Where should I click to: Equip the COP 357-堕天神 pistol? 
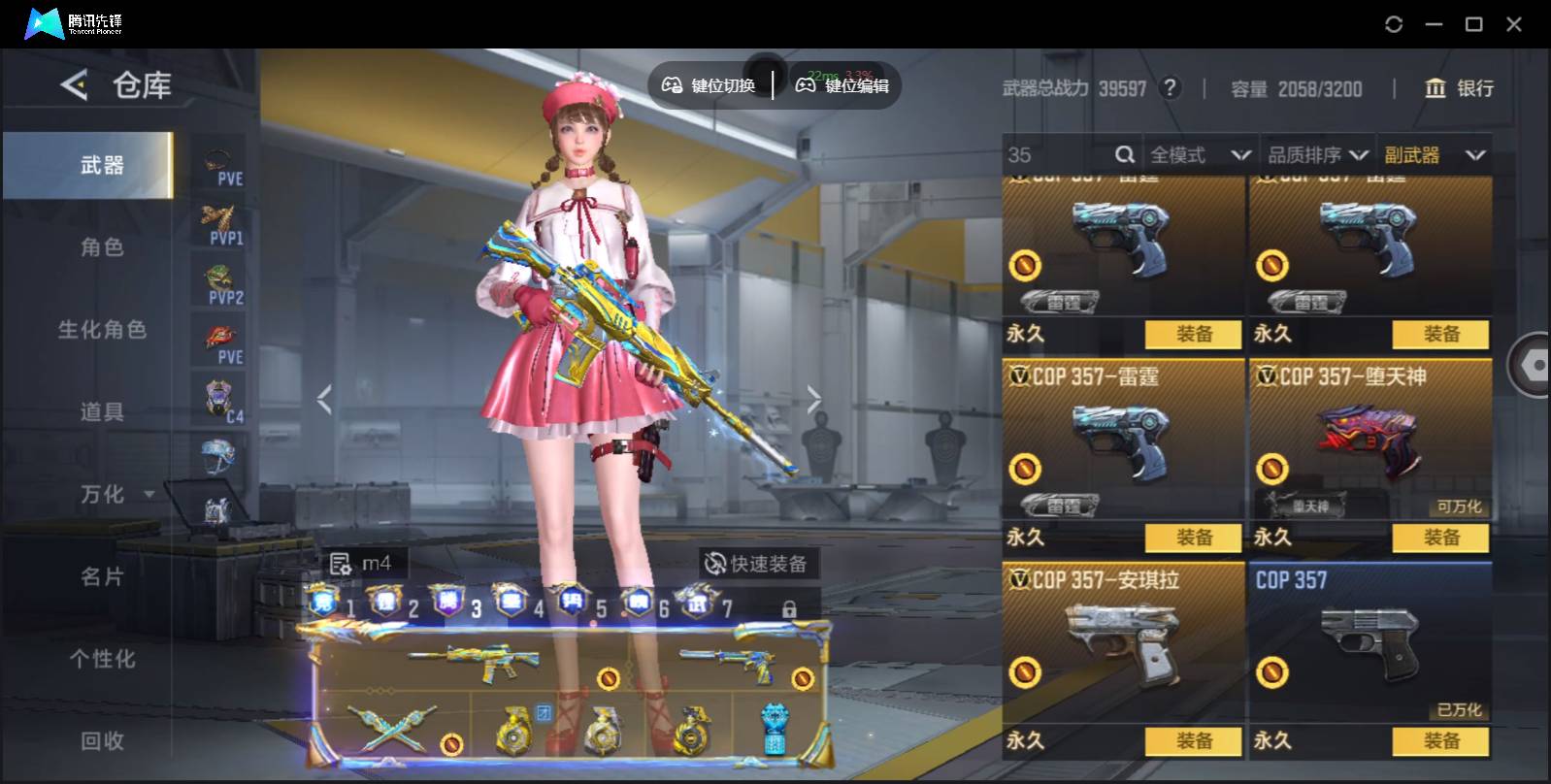click(x=1440, y=538)
